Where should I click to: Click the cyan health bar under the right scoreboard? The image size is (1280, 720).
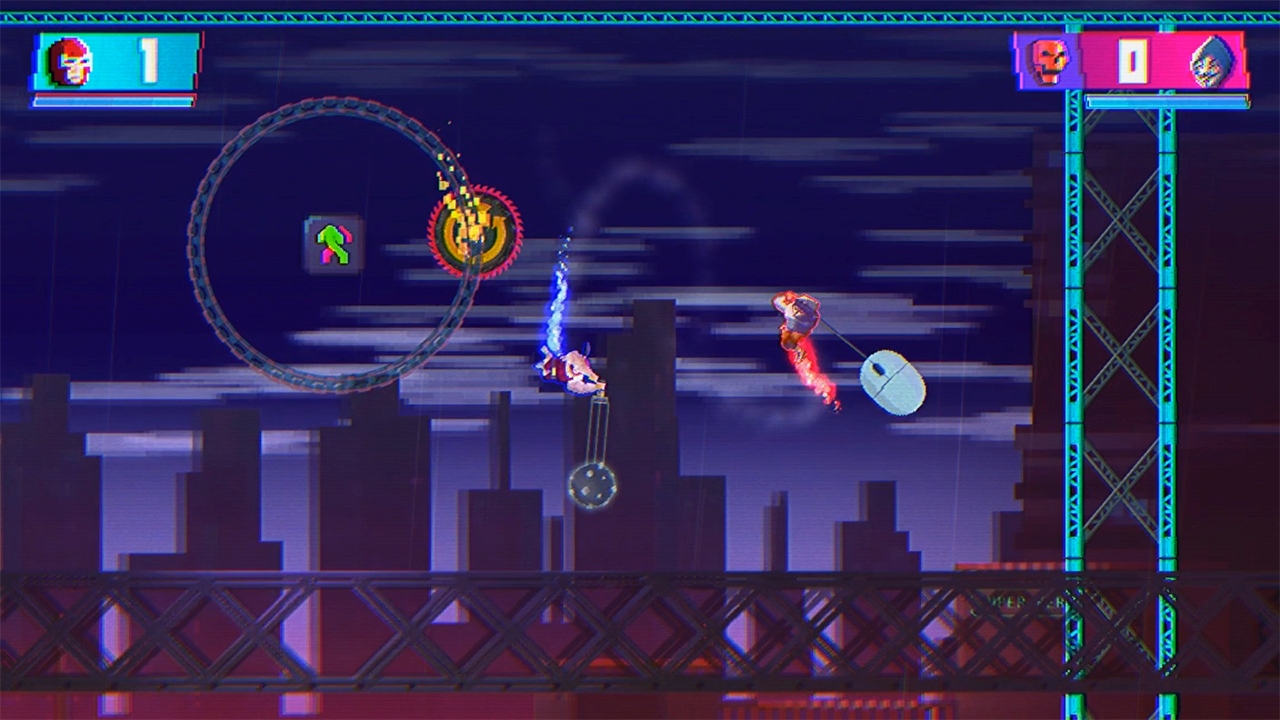[x=1165, y=101]
